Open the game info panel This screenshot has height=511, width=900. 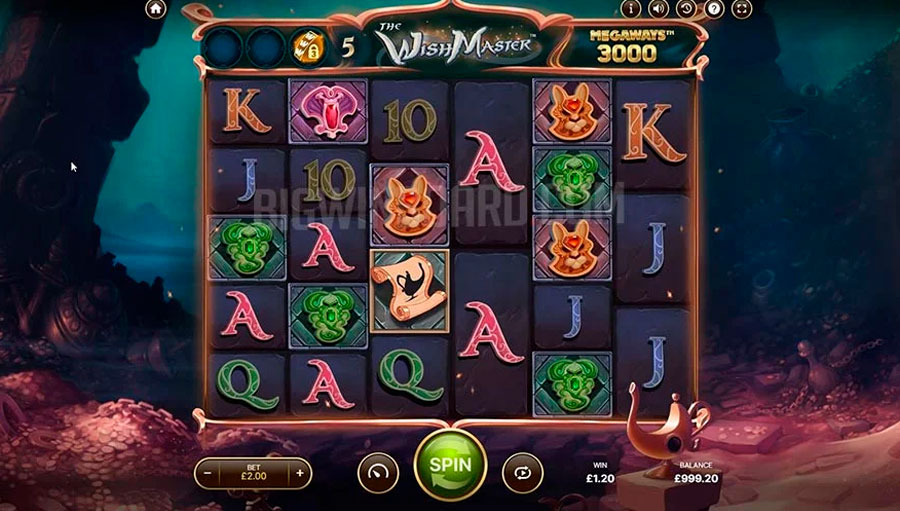coord(630,9)
